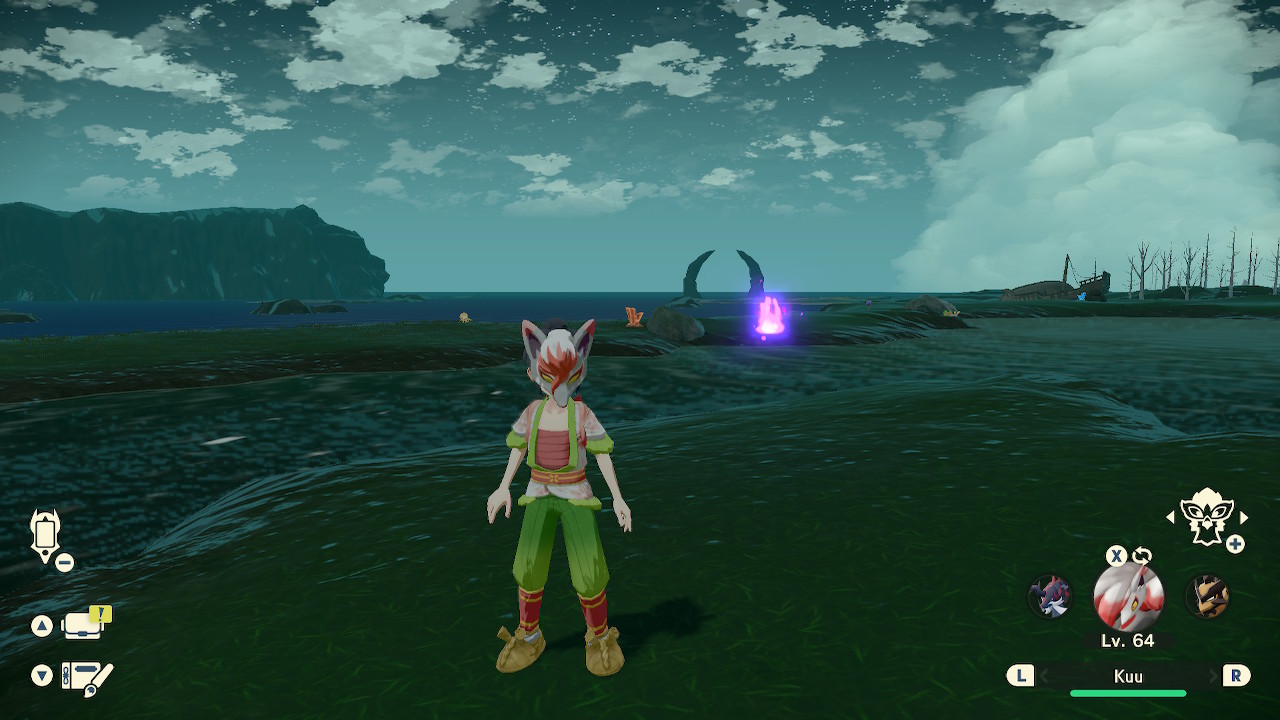Click the circular swap arrows icon
Image resolution: width=1280 pixels, height=720 pixels.
click(x=1141, y=556)
